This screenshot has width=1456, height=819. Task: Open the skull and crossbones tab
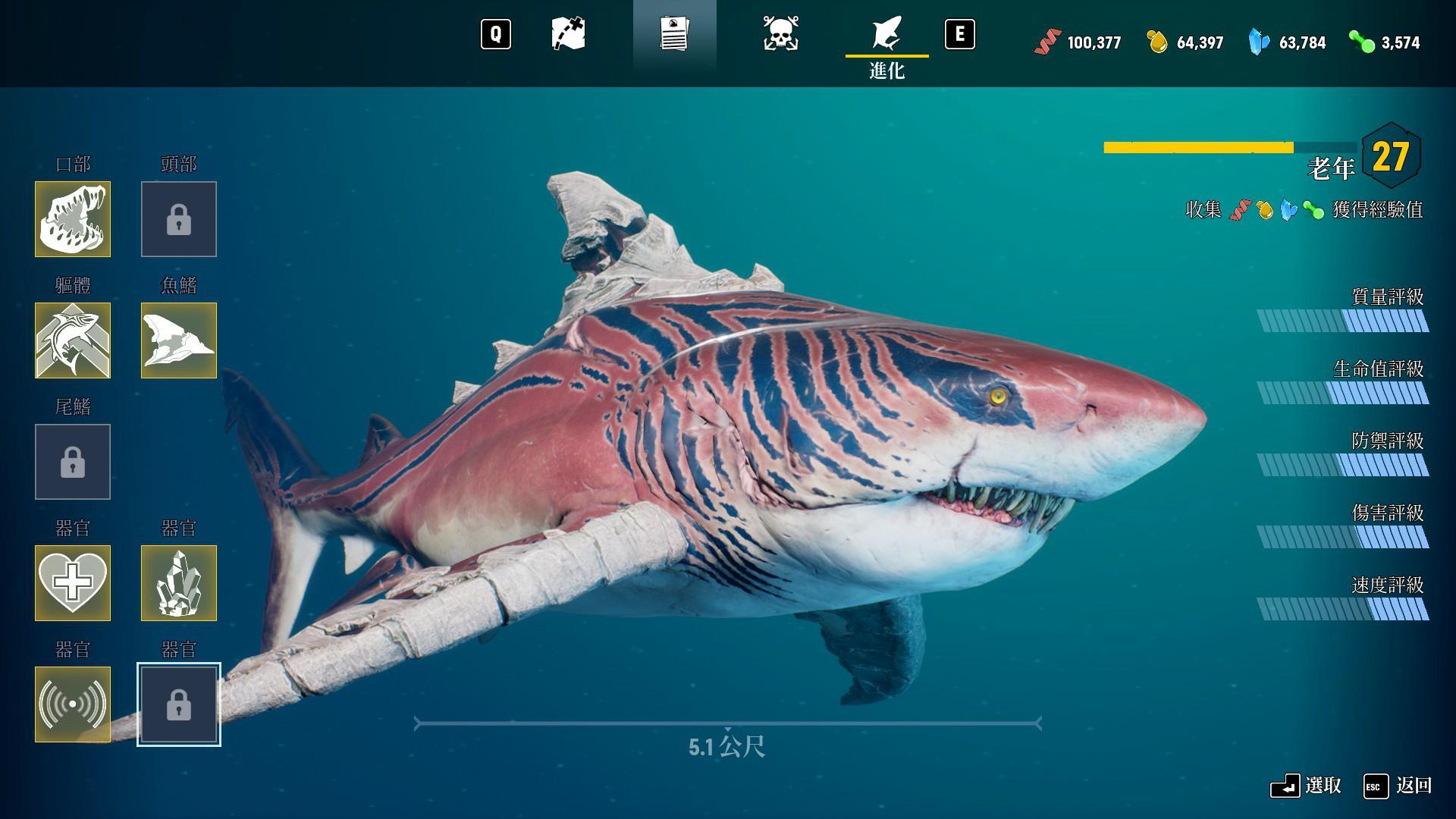780,35
